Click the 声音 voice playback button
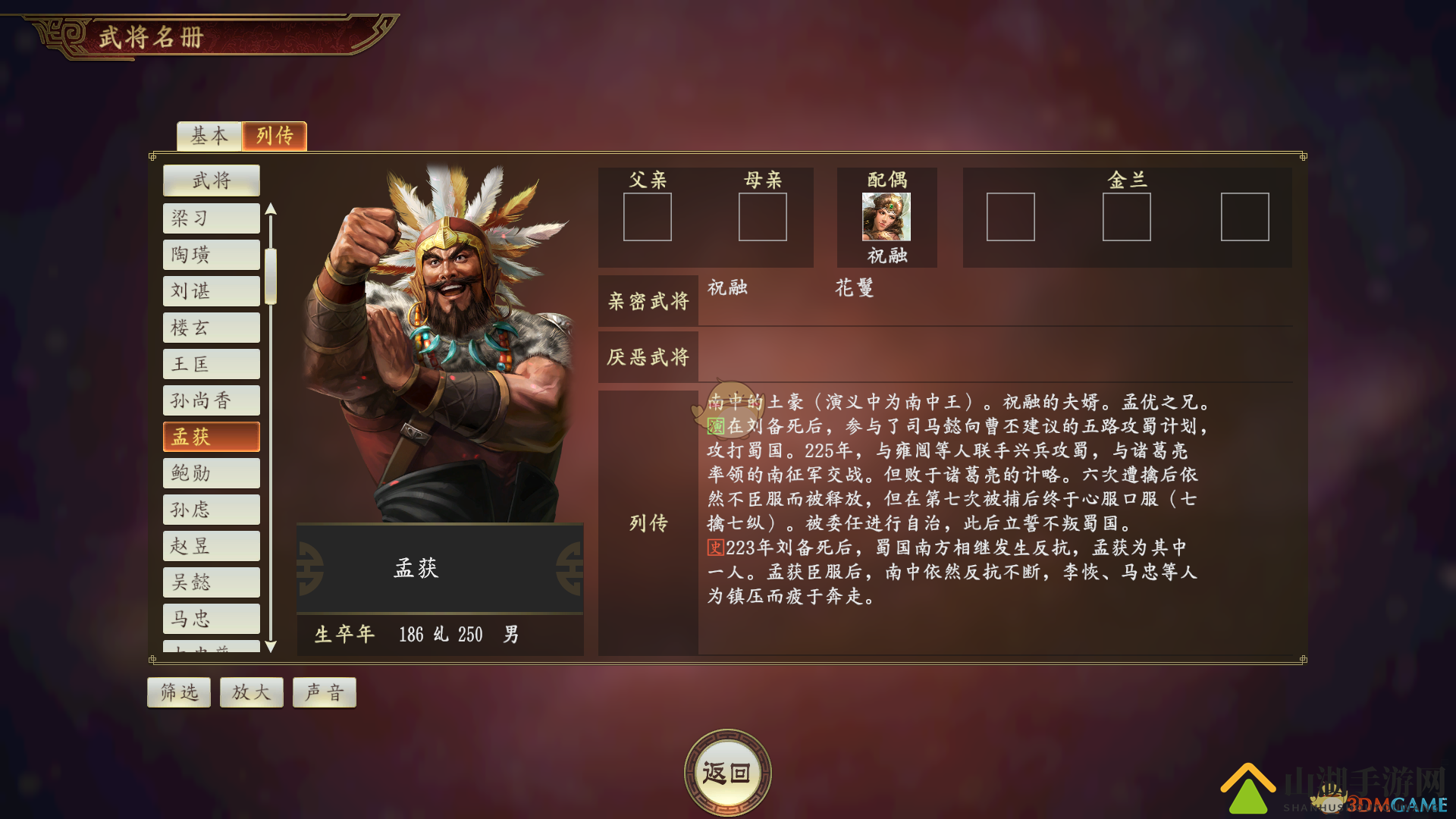The height and width of the screenshot is (819, 1456). (x=324, y=691)
